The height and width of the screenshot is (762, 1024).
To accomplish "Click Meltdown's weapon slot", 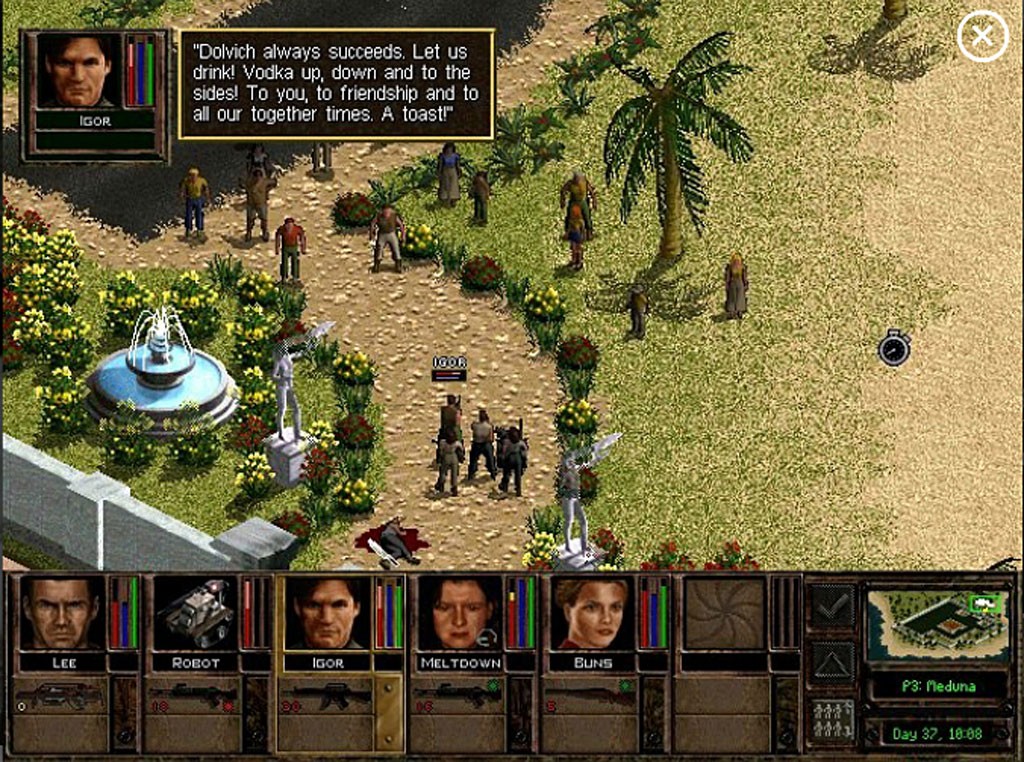I will tap(457, 696).
